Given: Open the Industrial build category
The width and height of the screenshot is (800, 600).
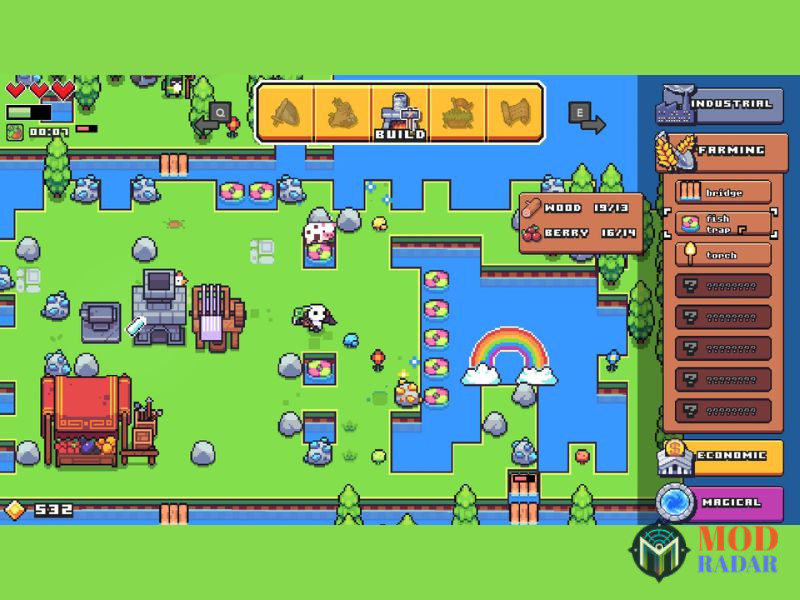Looking at the screenshot, I should 716,104.
